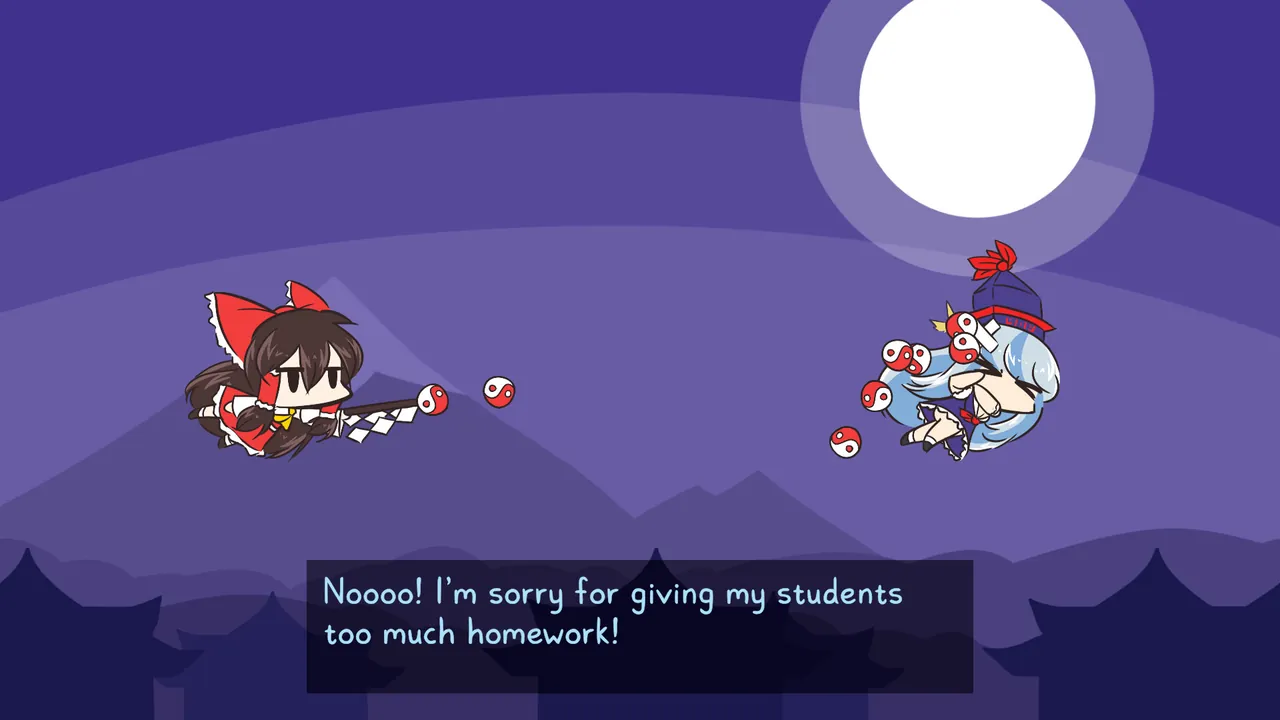Click Keine's red necktie
Viewport: 1280px width, 720px height.
(968, 415)
